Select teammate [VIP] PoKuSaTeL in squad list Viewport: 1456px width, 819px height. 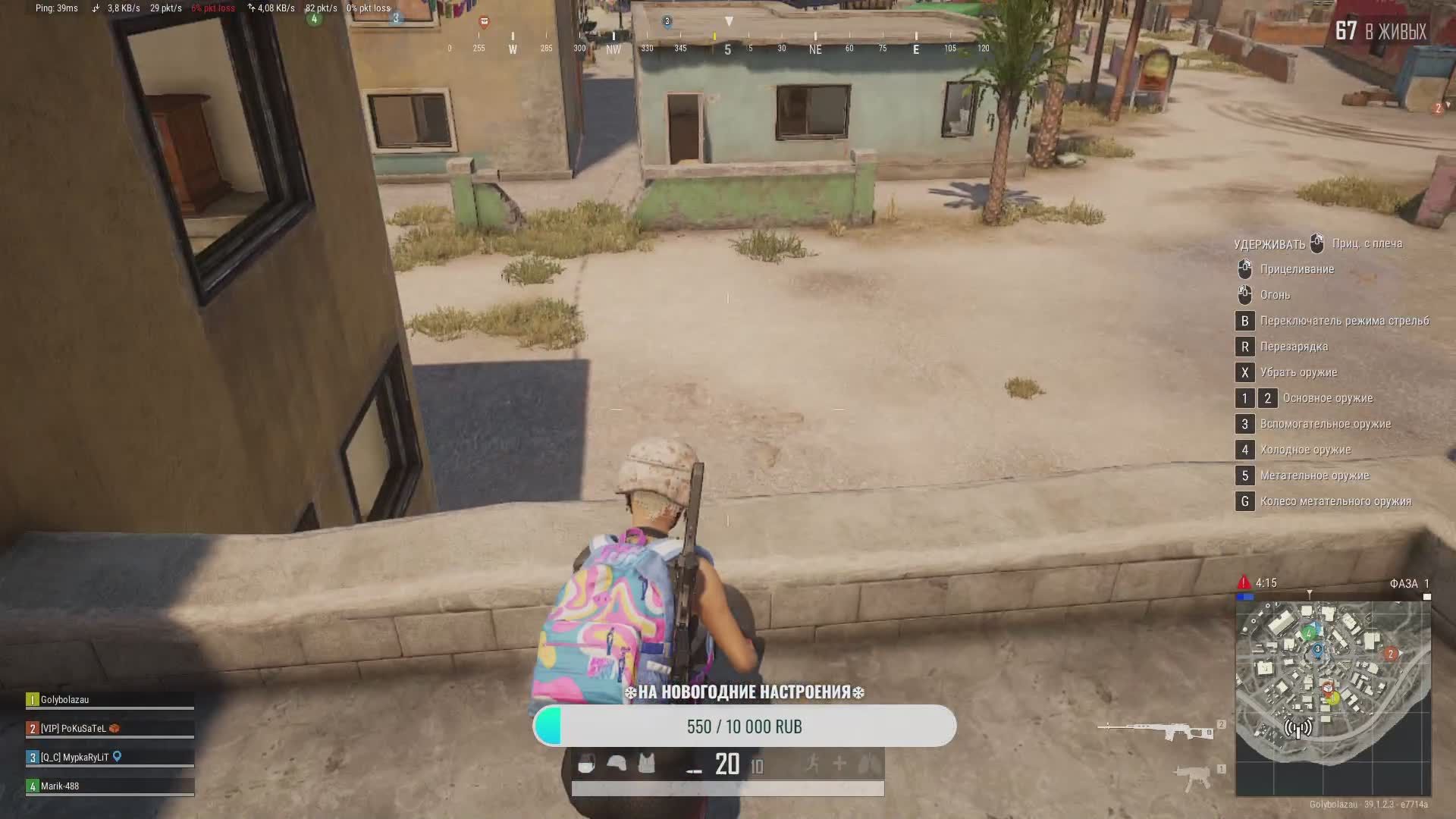(x=110, y=729)
